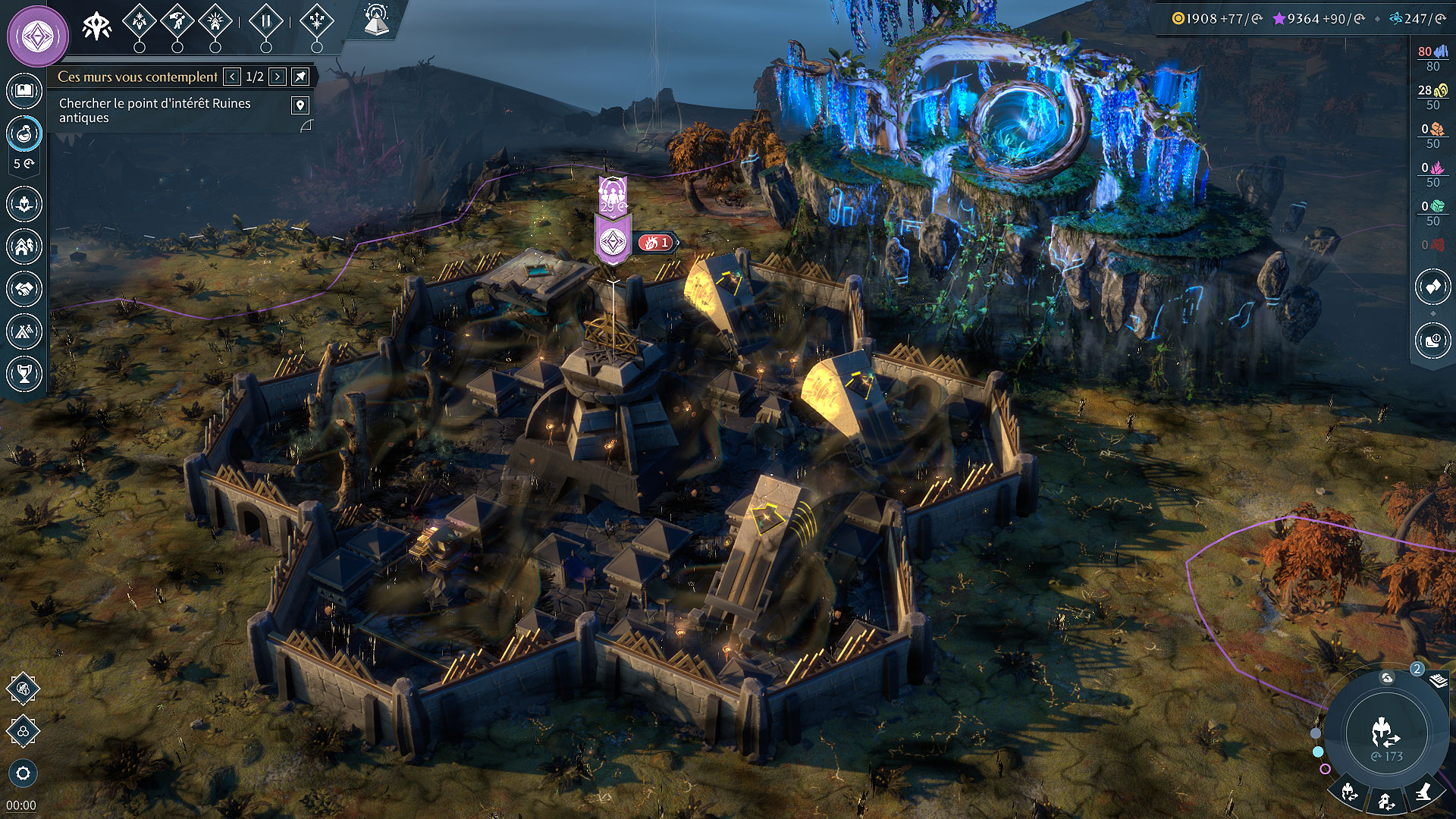Viewport: 1456px width, 819px height.
Task: Open the houses cities overview
Action: tap(24, 246)
